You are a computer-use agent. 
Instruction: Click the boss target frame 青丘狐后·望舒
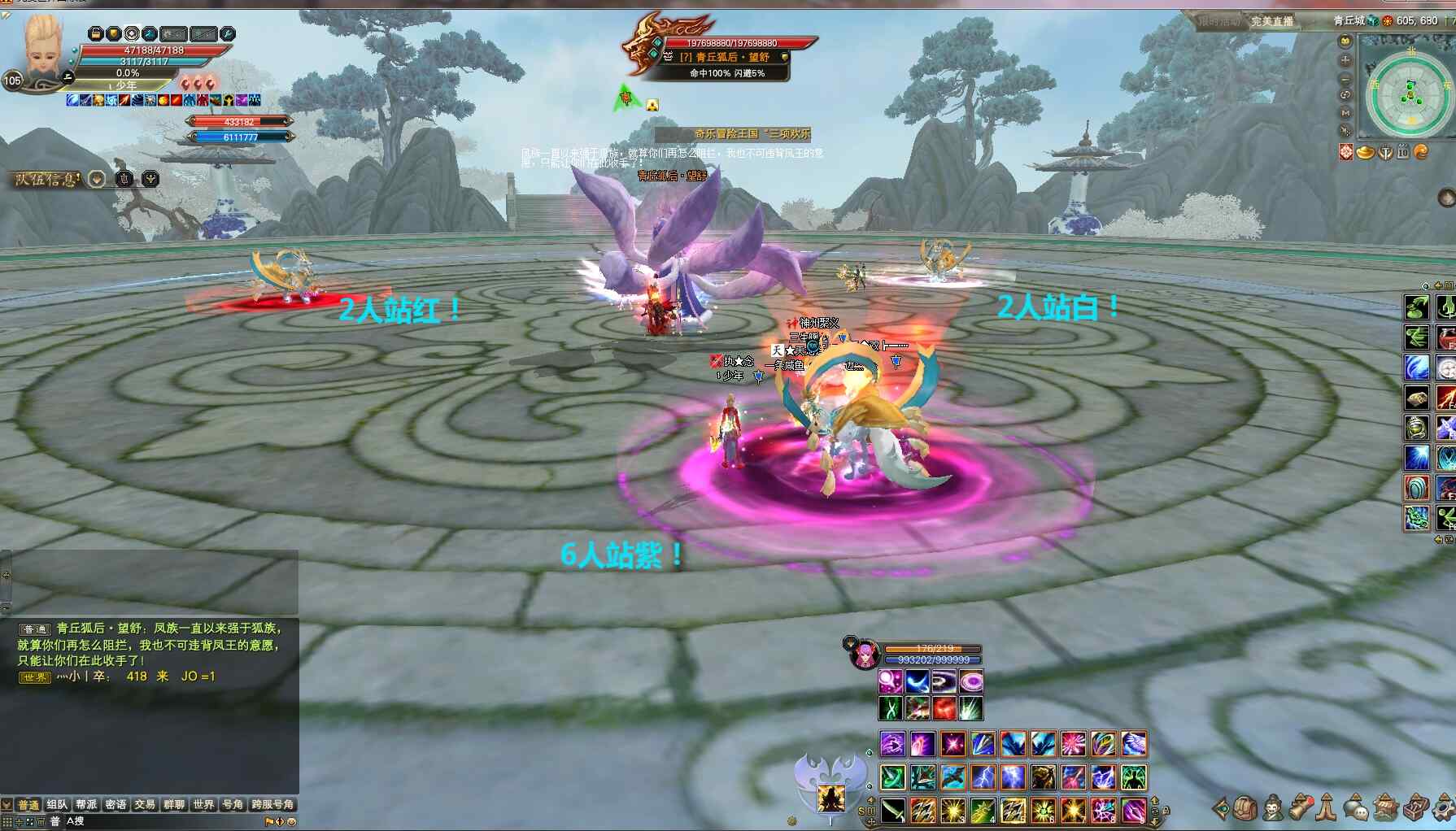pos(726,57)
